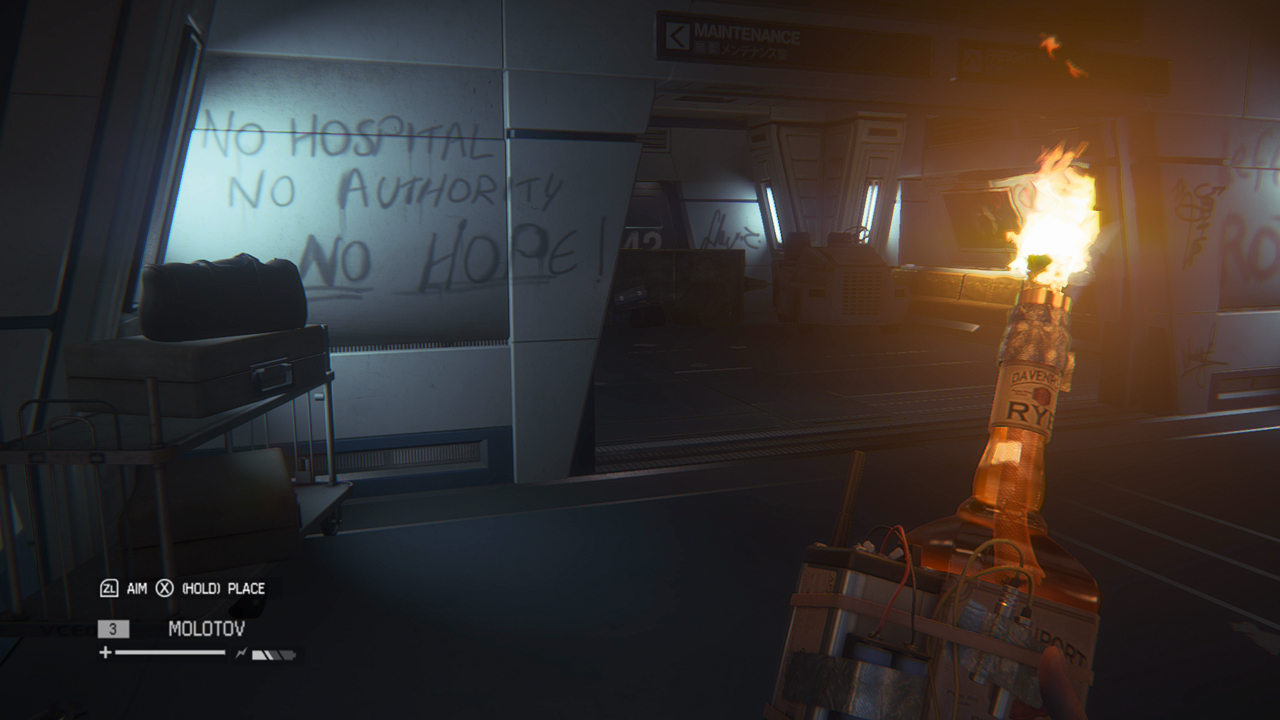This screenshot has width=1280, height=720.
Task: Click the first battery charge segment
Action: [257, 654]
